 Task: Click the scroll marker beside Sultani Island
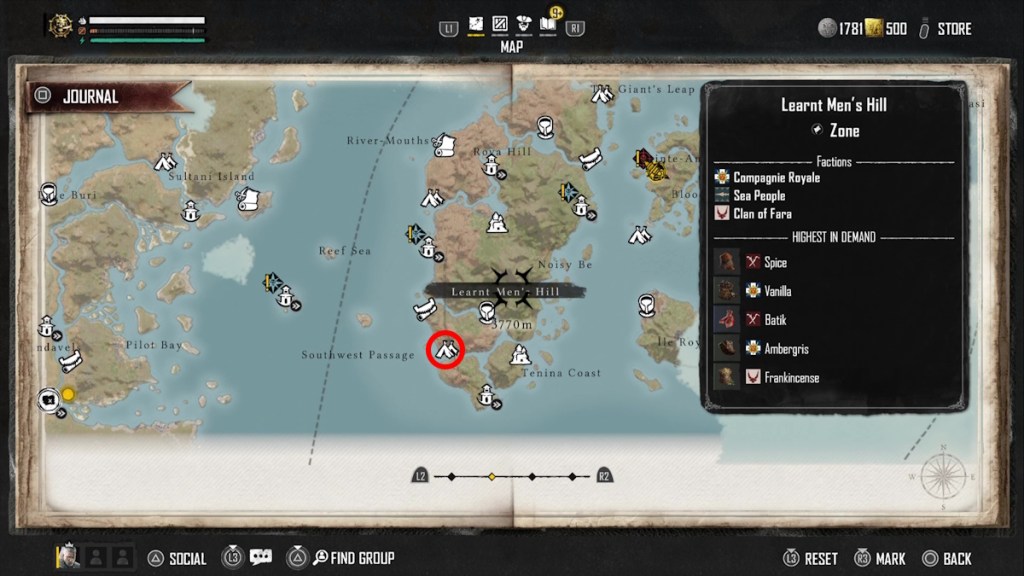248,199
